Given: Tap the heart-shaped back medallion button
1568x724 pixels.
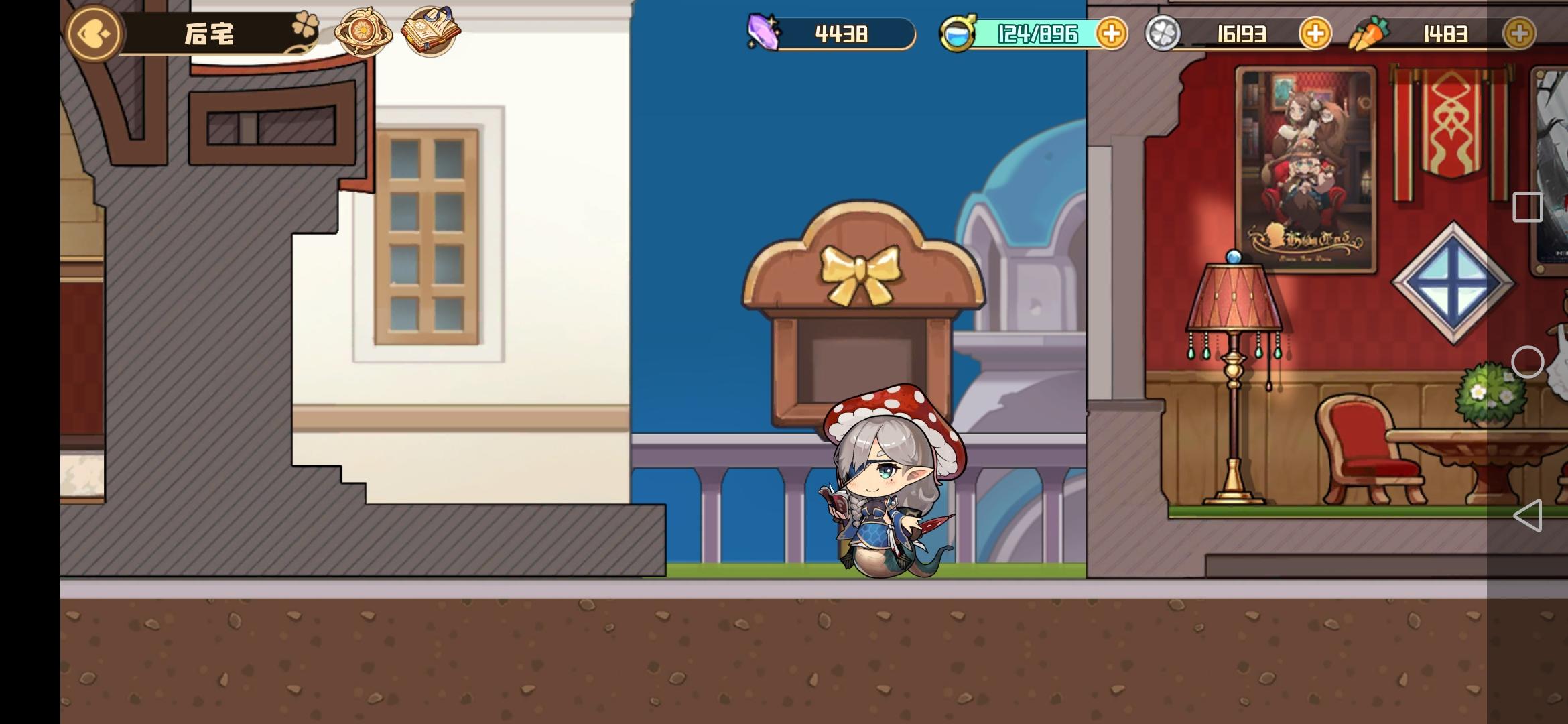Looking at the screenshot, I should pos(93,33).
